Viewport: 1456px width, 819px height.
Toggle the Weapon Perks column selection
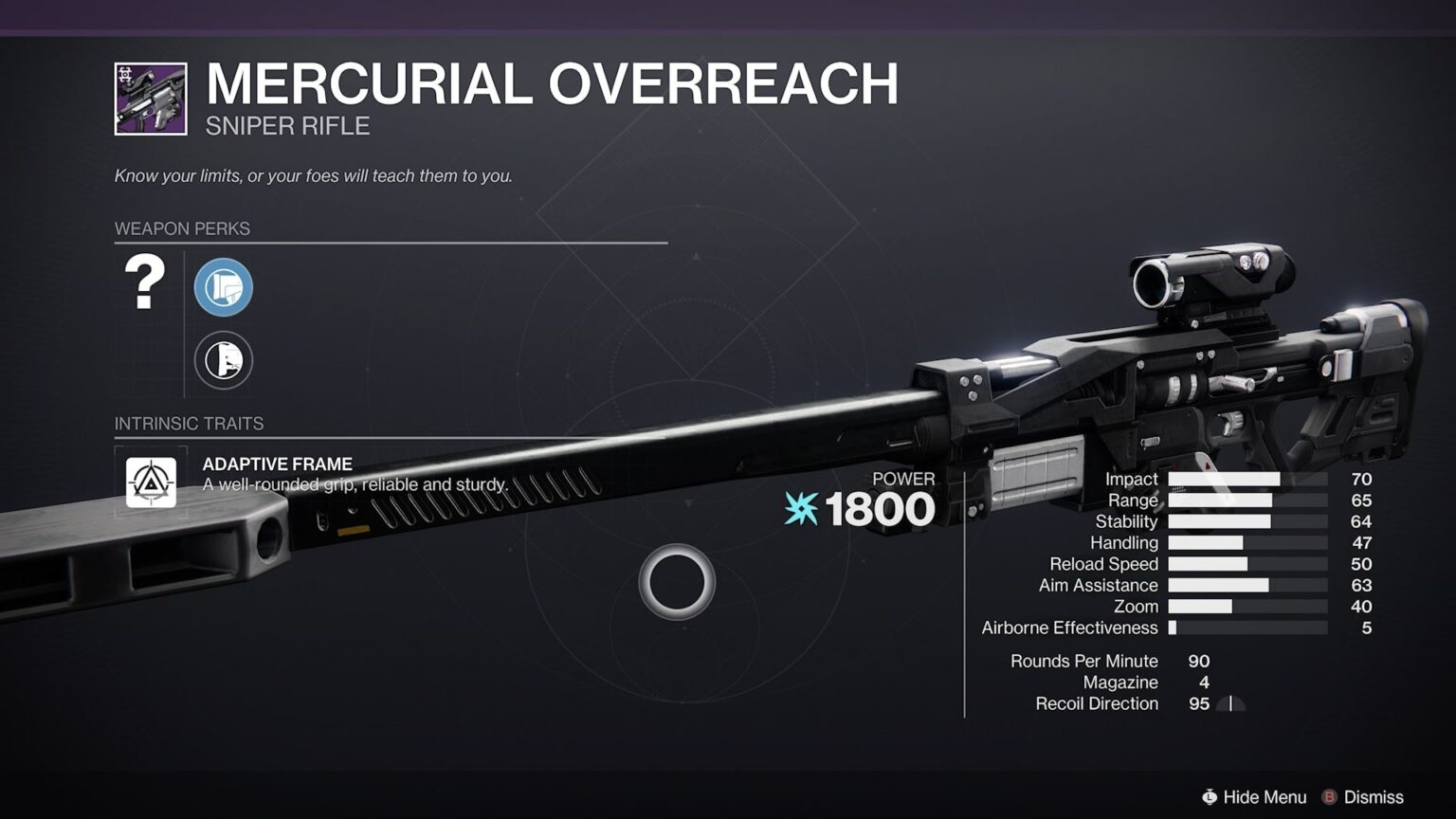coord(182,228)
